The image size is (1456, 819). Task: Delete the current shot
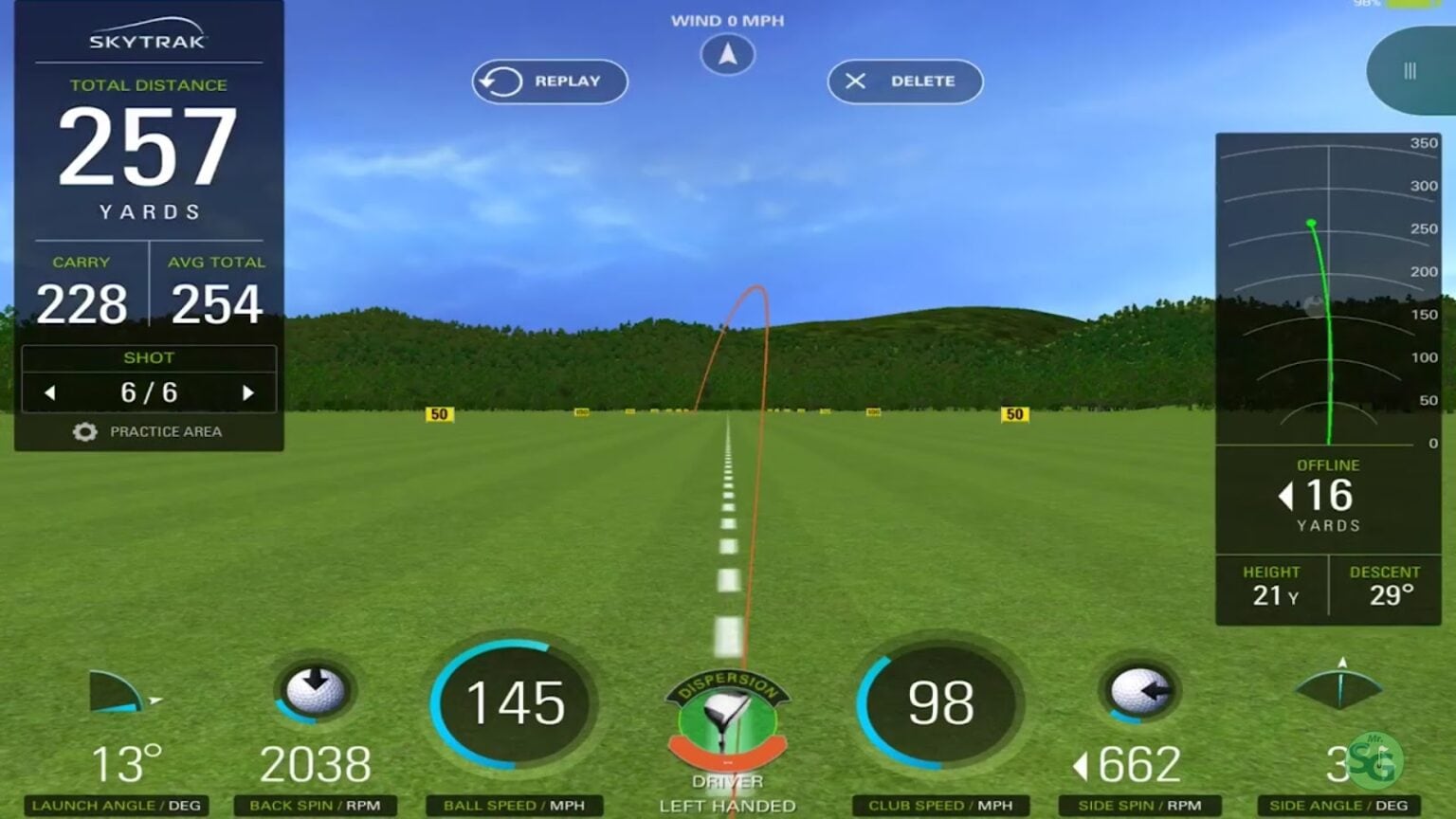903,82
